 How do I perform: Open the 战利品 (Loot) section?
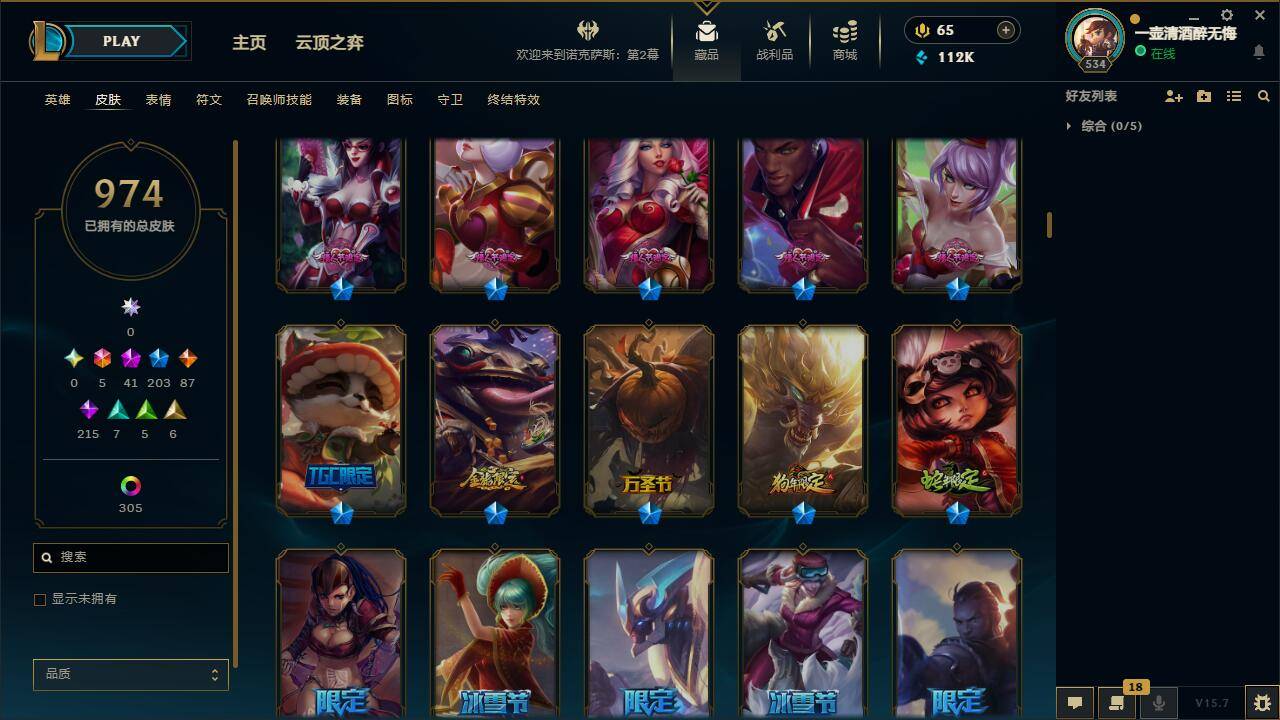(774, 41)
